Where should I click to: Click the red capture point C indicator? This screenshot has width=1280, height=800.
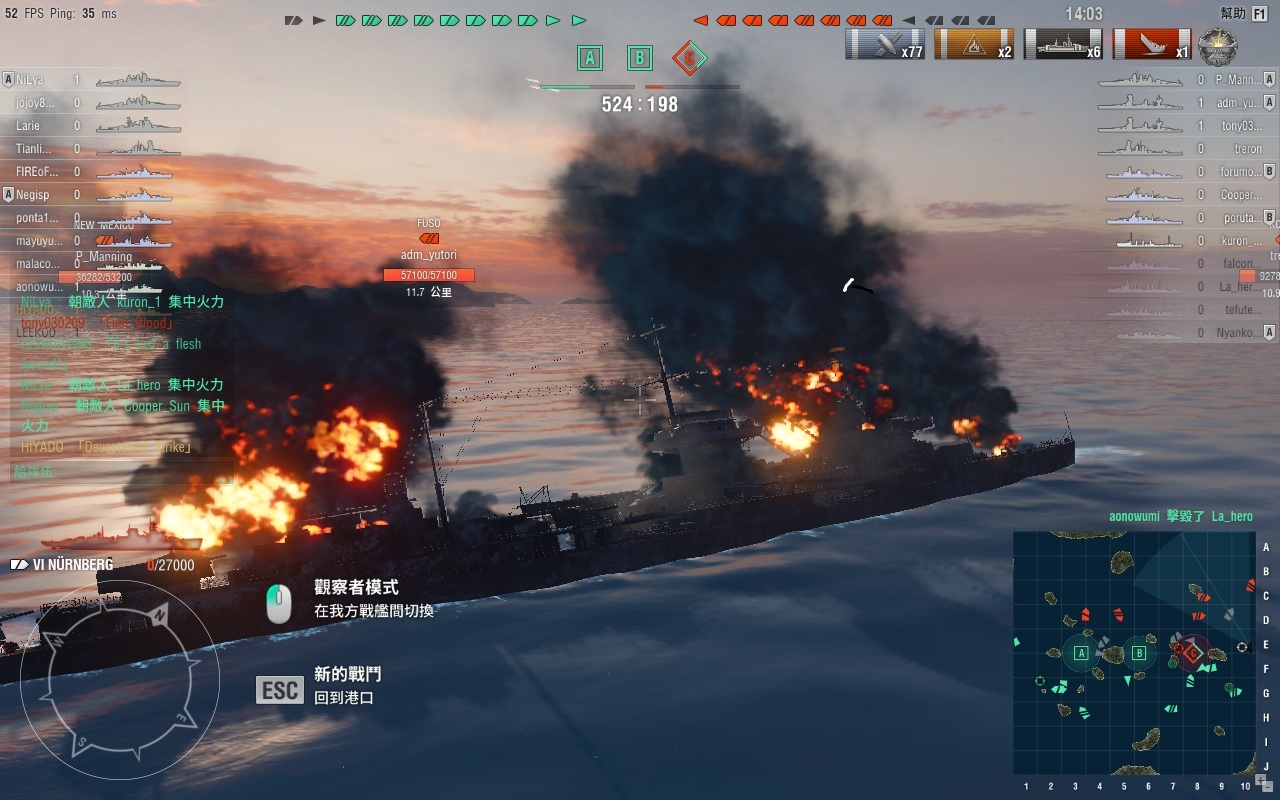(x=689, y=58)
